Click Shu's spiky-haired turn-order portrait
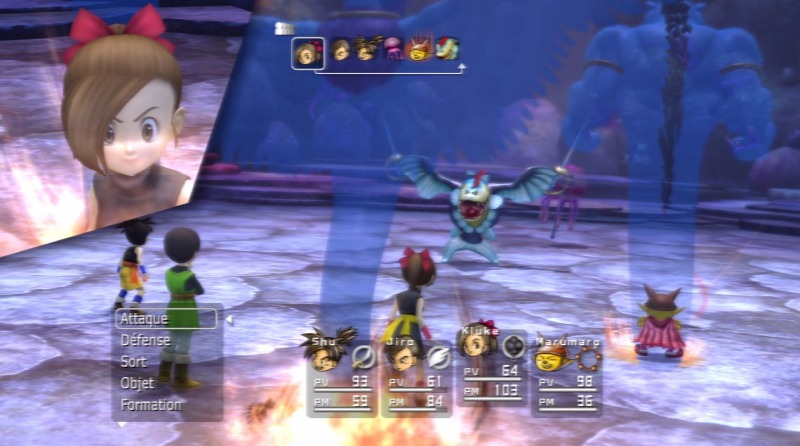This screenshot has height=446, width=800. click(x=366, y=49)
